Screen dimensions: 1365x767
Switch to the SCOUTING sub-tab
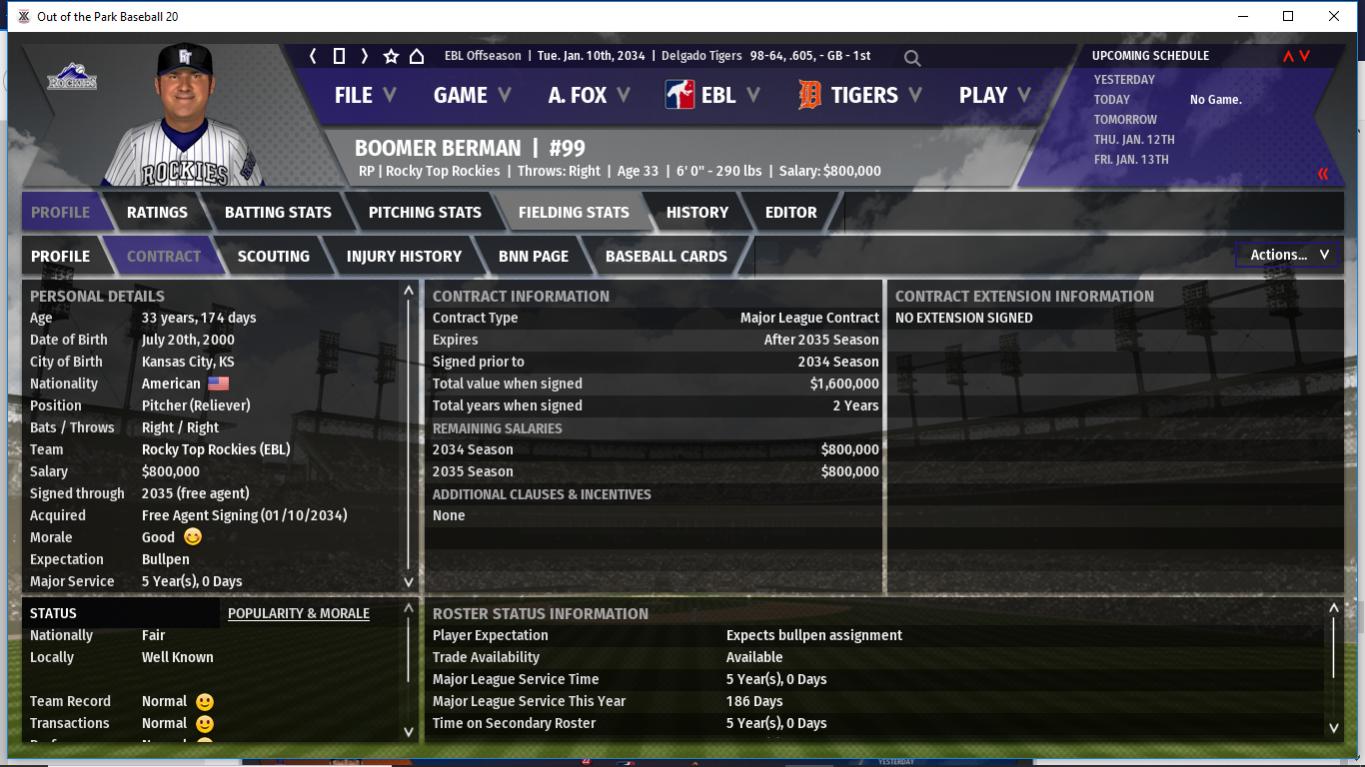[273, 256]
